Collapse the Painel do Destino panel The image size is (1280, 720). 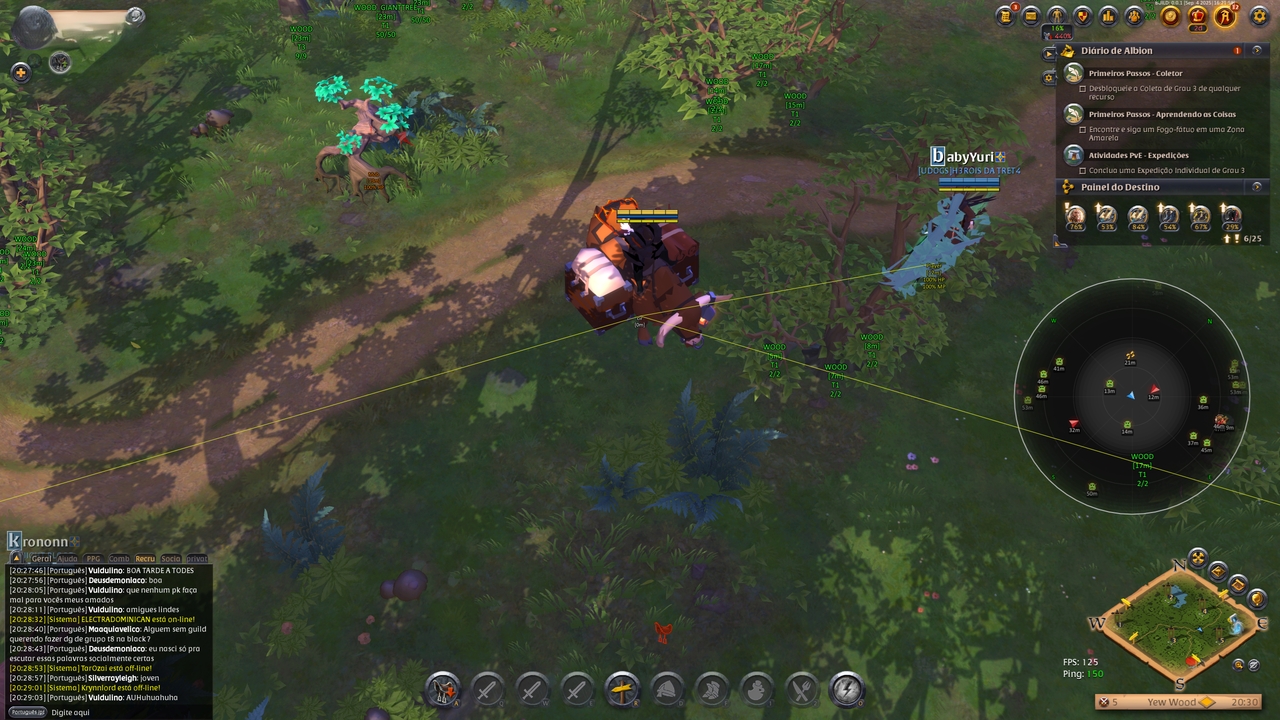[x=1257, y=187]
